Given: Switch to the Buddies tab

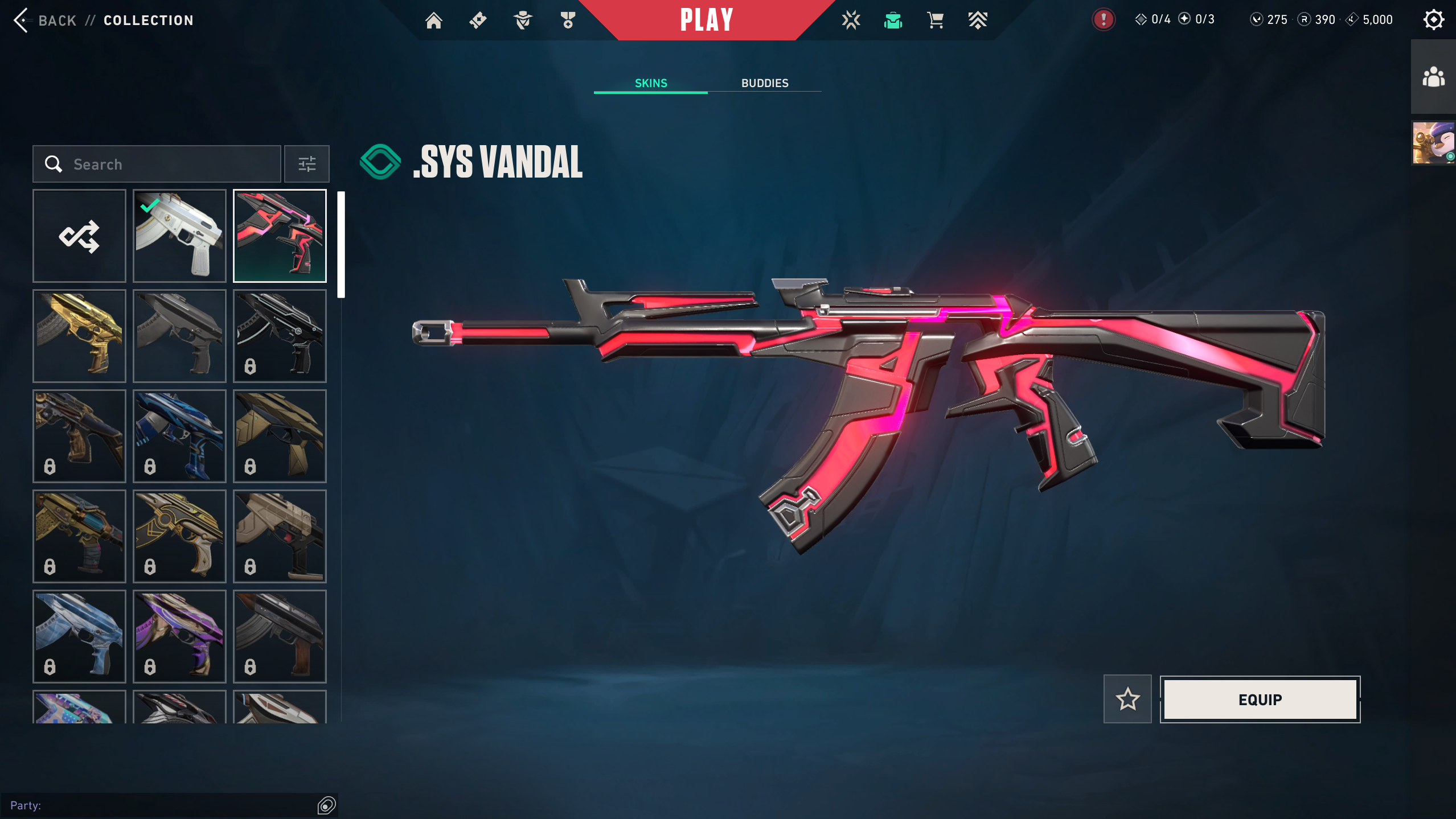Looking at the screenshot, I should (x=764, y=83).
